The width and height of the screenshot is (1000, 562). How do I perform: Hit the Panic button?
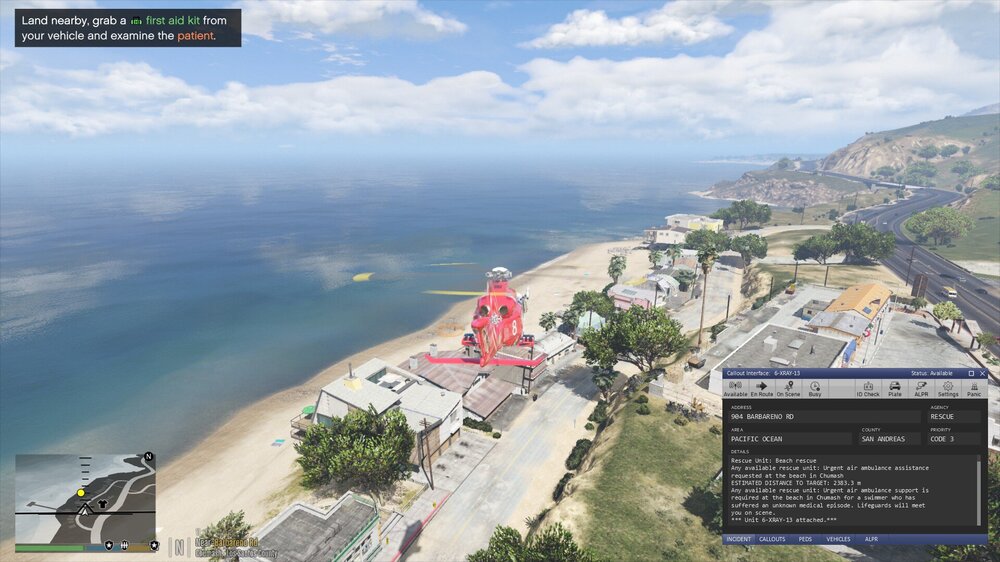coord(974,389)
